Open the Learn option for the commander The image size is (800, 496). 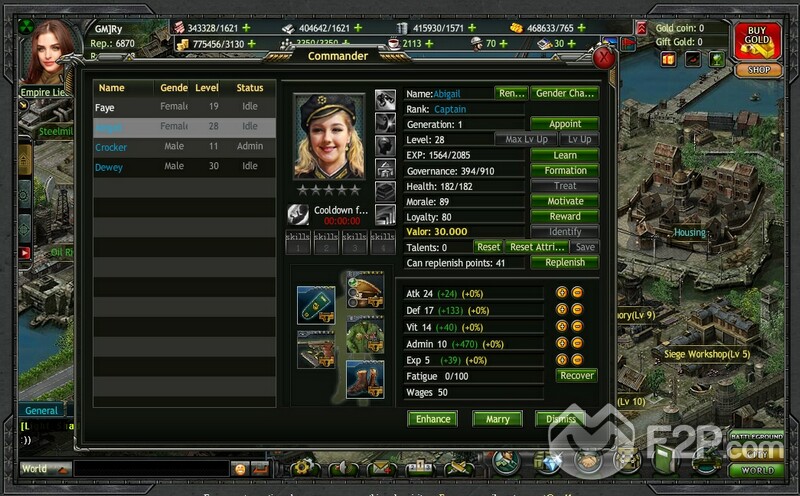[564, 155]
